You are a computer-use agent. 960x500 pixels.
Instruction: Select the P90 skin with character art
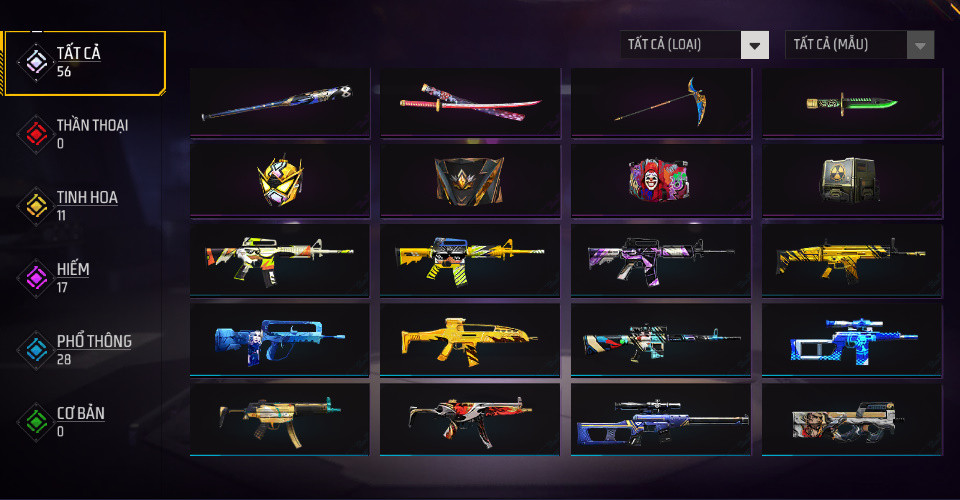click(852, 419)
